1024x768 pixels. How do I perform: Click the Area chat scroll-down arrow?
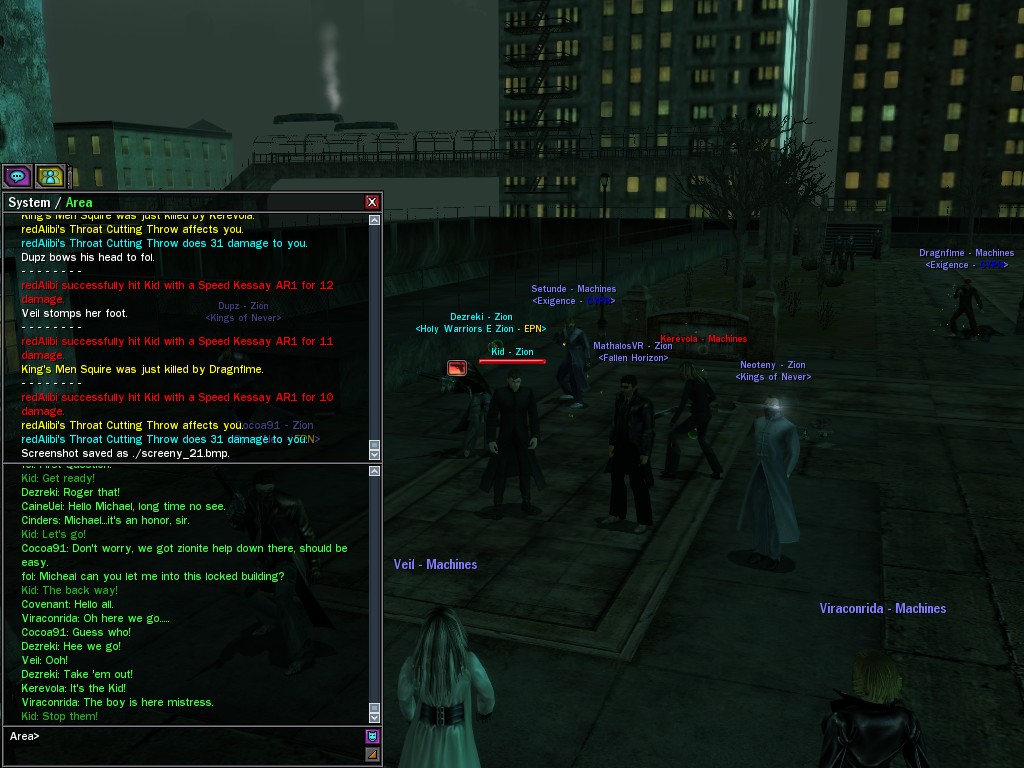tap(374, 717)
